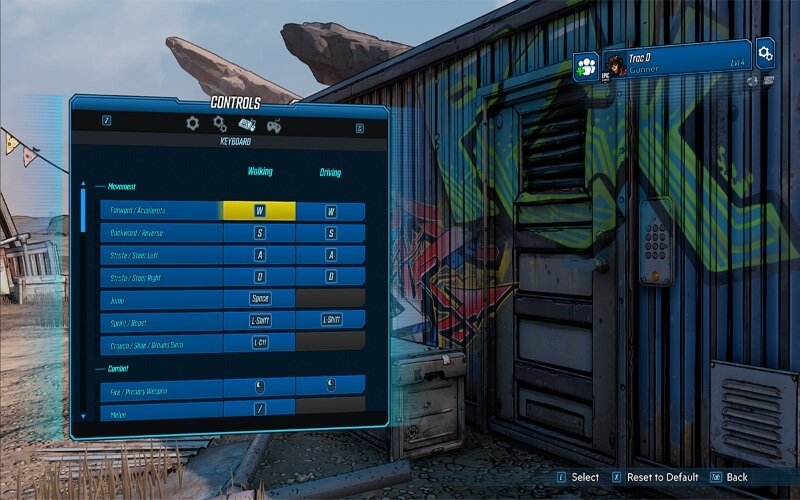Image resolution: width=800 pixels, height=500 pixels.
Task: Change the driving Boost L-Shift binding
Action: click(x=331, y=319)
